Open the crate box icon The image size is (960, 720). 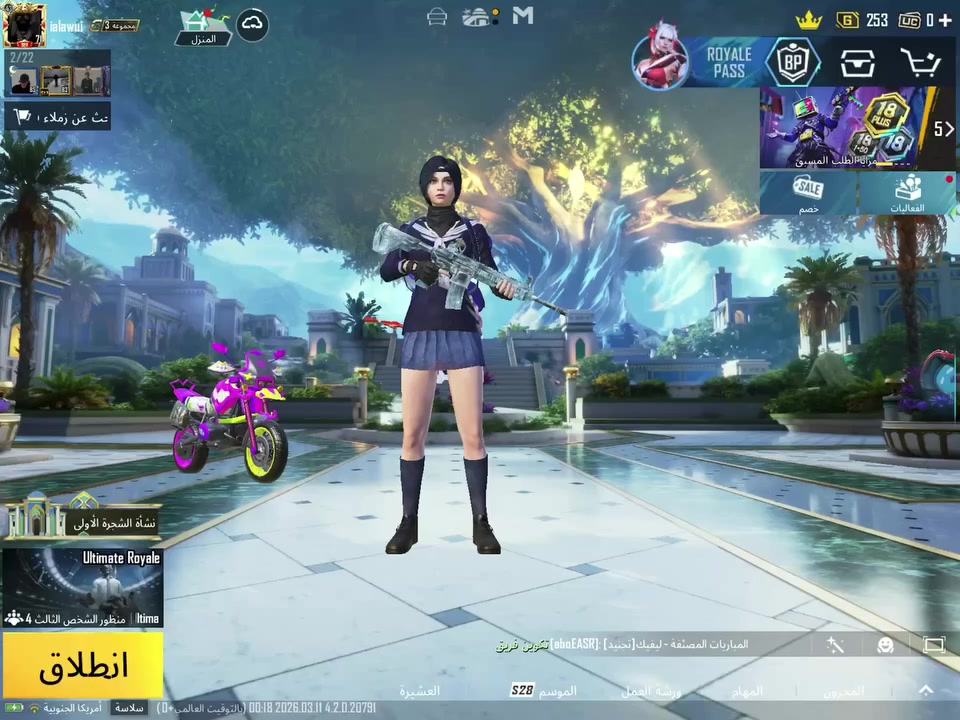(x=857, y=63)
